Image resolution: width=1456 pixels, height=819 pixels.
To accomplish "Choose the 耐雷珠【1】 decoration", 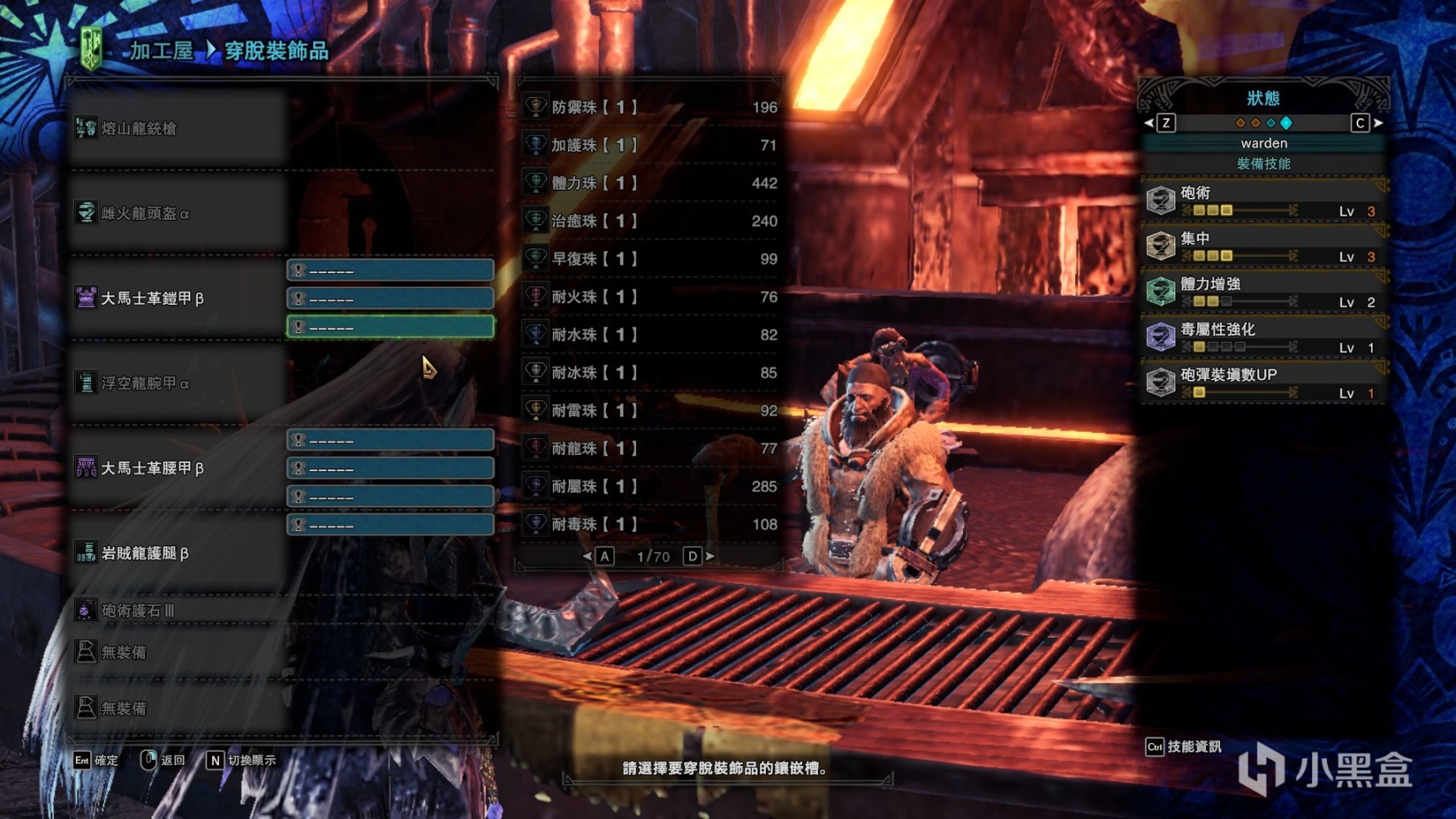I will tap(649, 410).
